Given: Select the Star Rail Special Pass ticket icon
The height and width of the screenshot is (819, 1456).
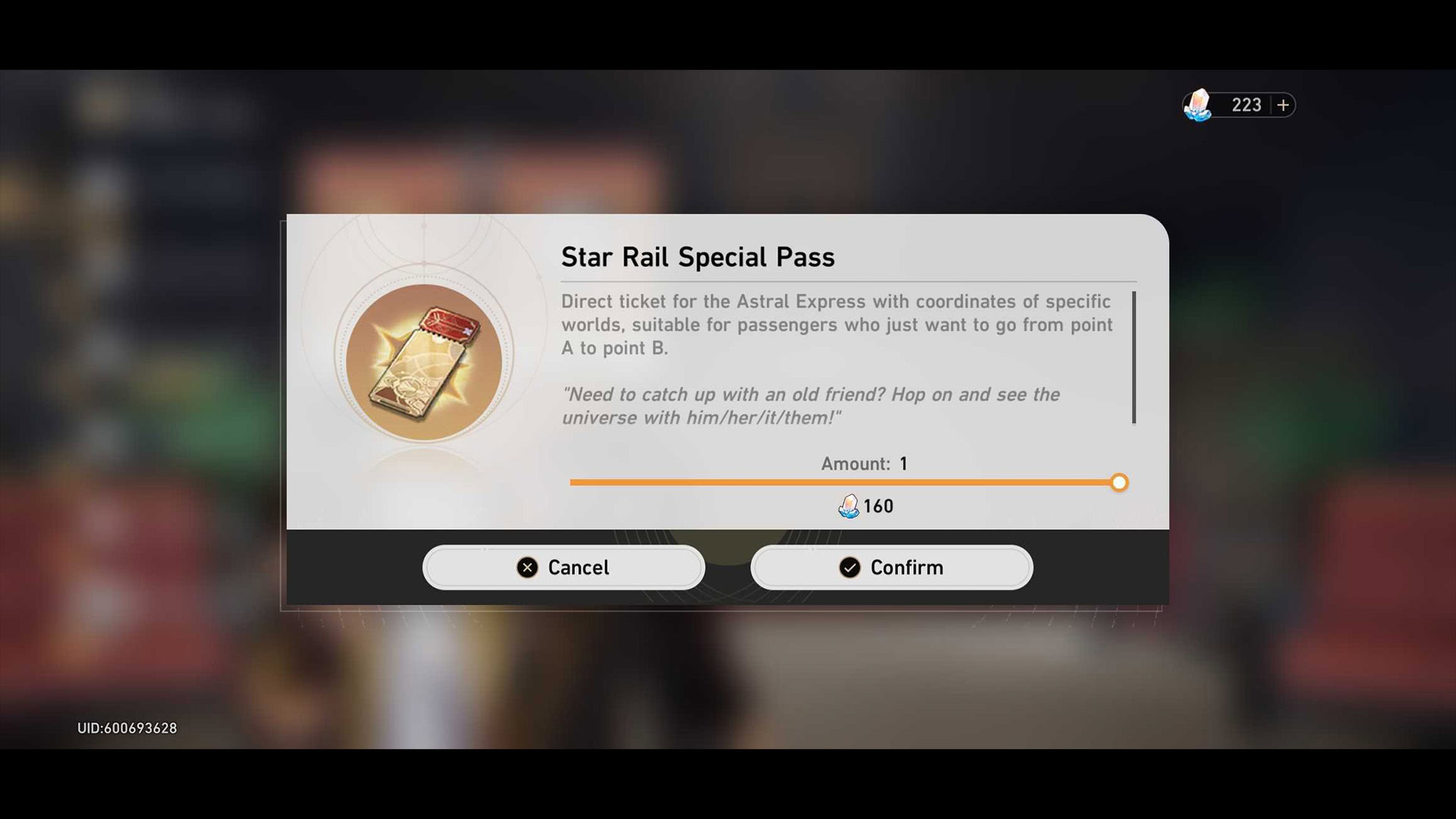Looking at the screenshot, I should (424, 362).
